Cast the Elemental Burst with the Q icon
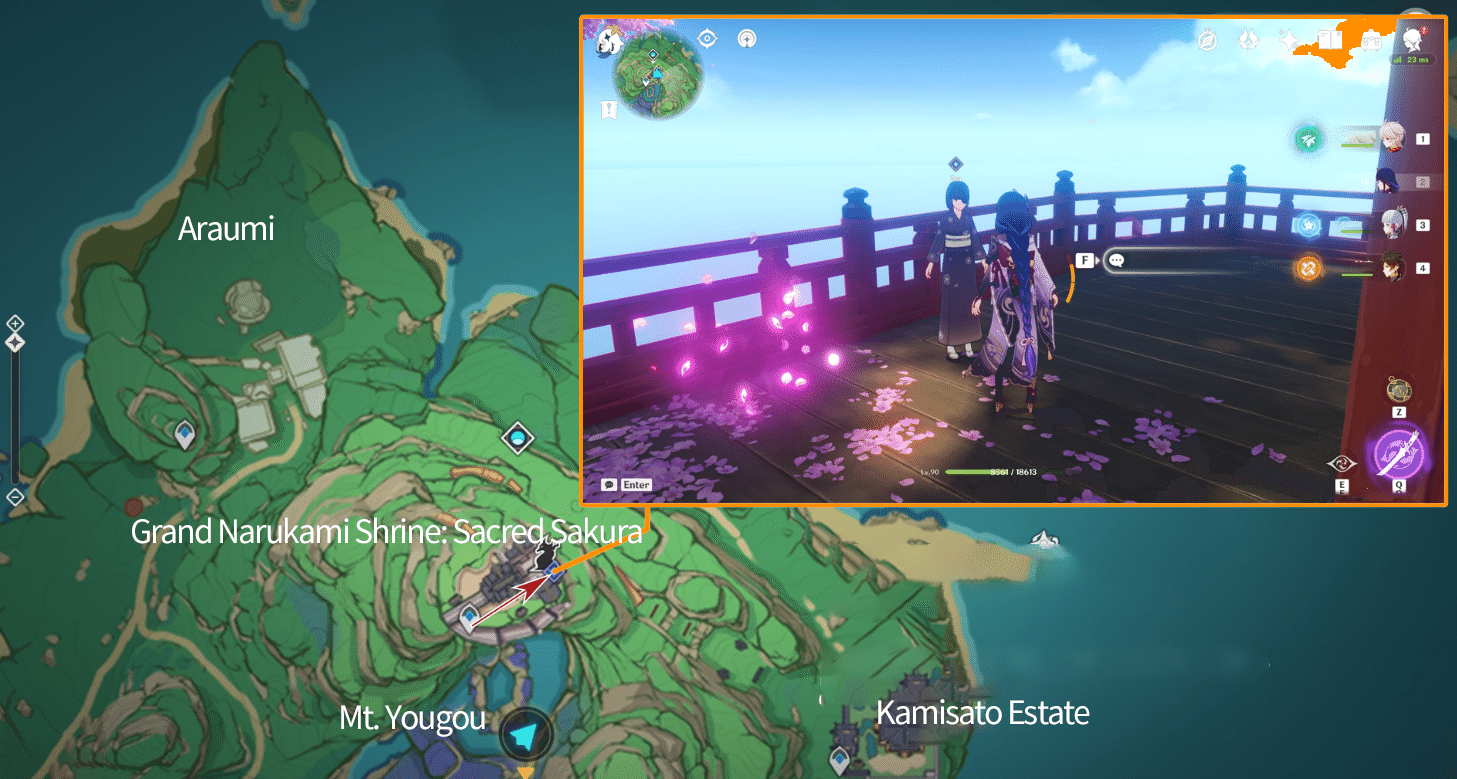1457x779 pixels. click(1400, 452)
